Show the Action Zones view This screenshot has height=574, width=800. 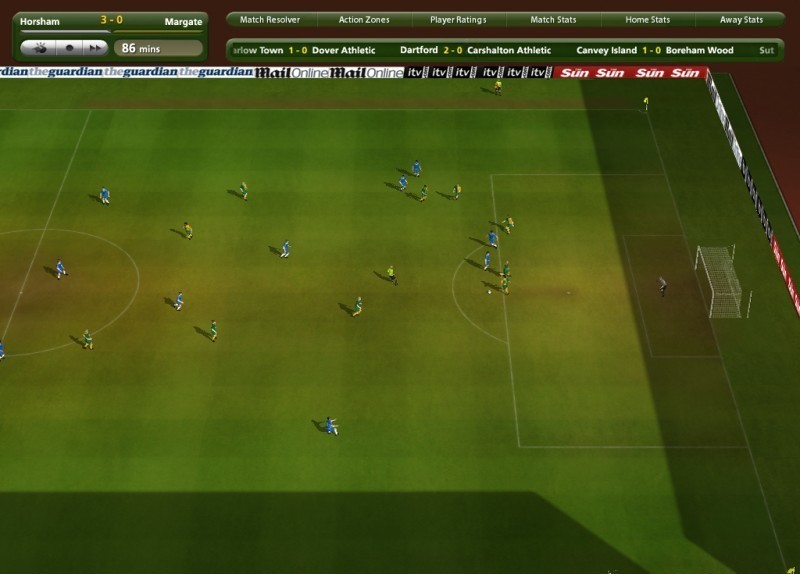(364, 20)
